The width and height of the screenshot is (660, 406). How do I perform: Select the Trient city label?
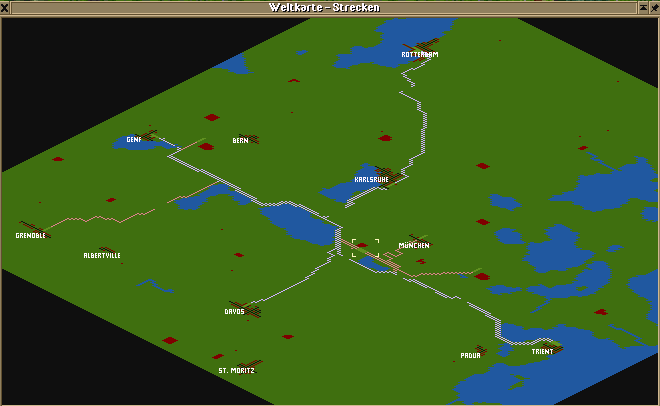pyautogui.click(x=542, y=352)
